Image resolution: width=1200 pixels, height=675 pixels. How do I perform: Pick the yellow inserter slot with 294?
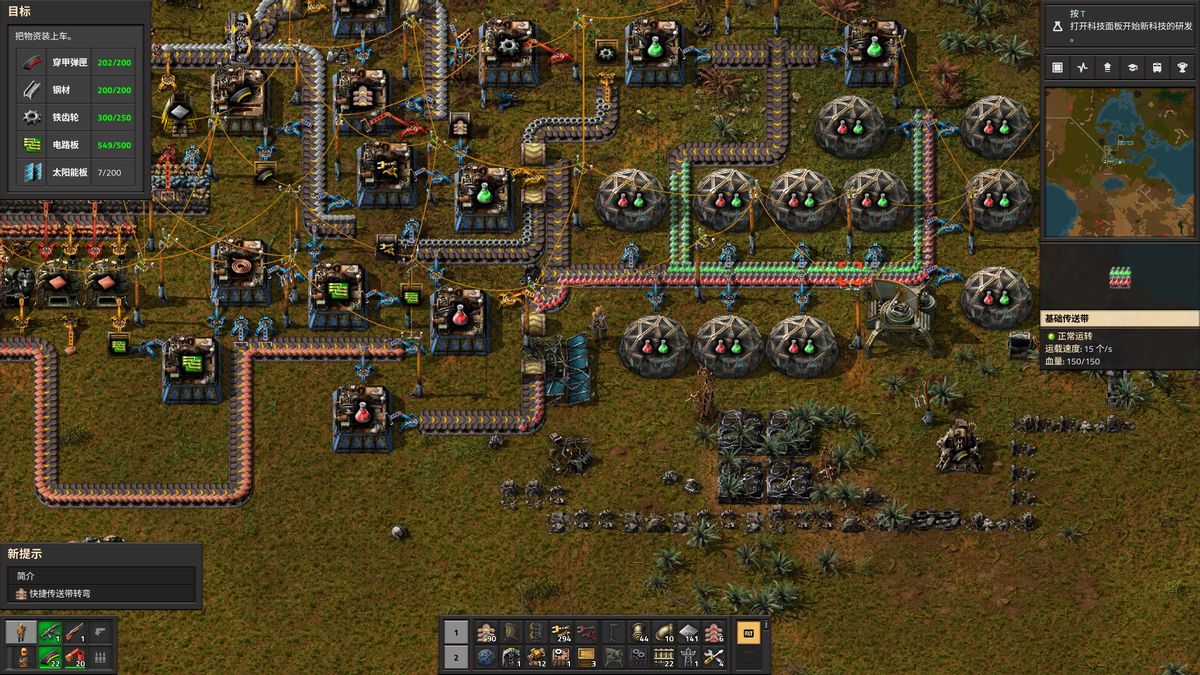coord(562,632)
